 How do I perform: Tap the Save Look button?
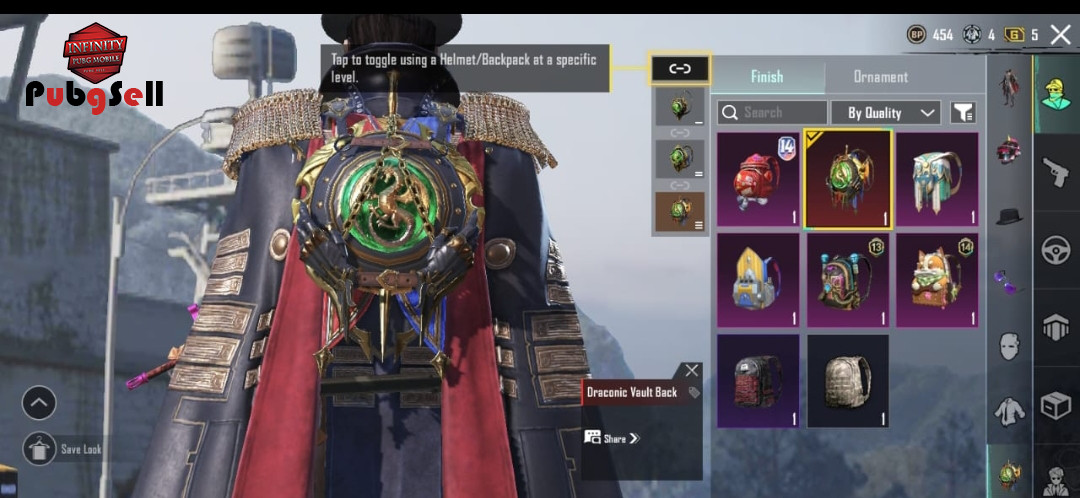(x=40, y=449)
